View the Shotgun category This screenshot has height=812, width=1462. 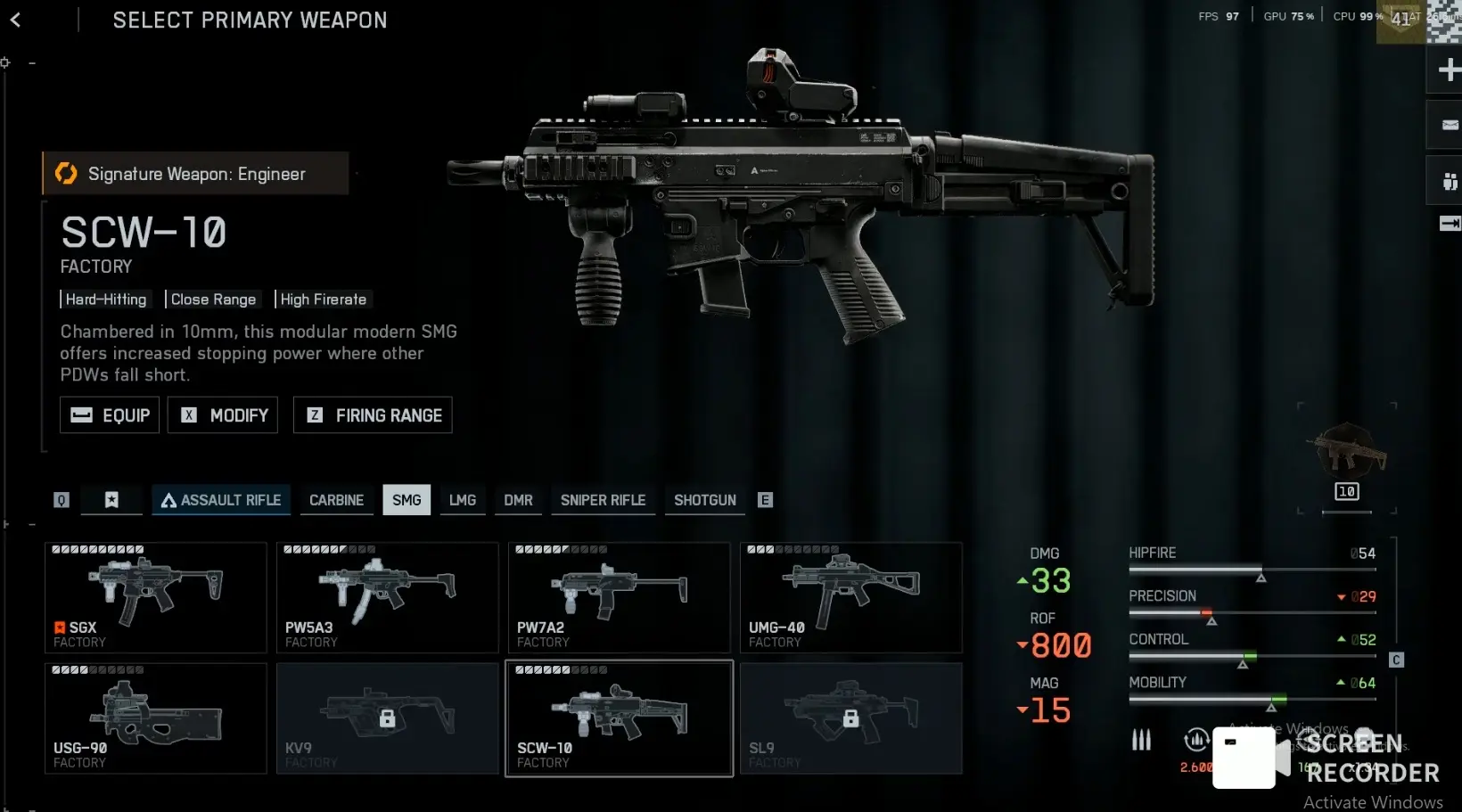coord(704,500)
